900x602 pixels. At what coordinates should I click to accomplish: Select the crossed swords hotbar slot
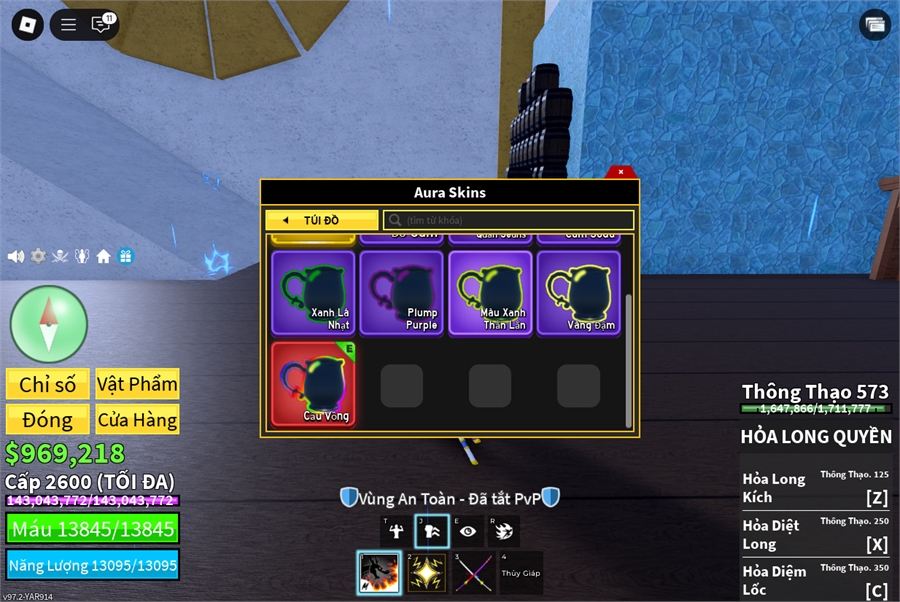474,573
